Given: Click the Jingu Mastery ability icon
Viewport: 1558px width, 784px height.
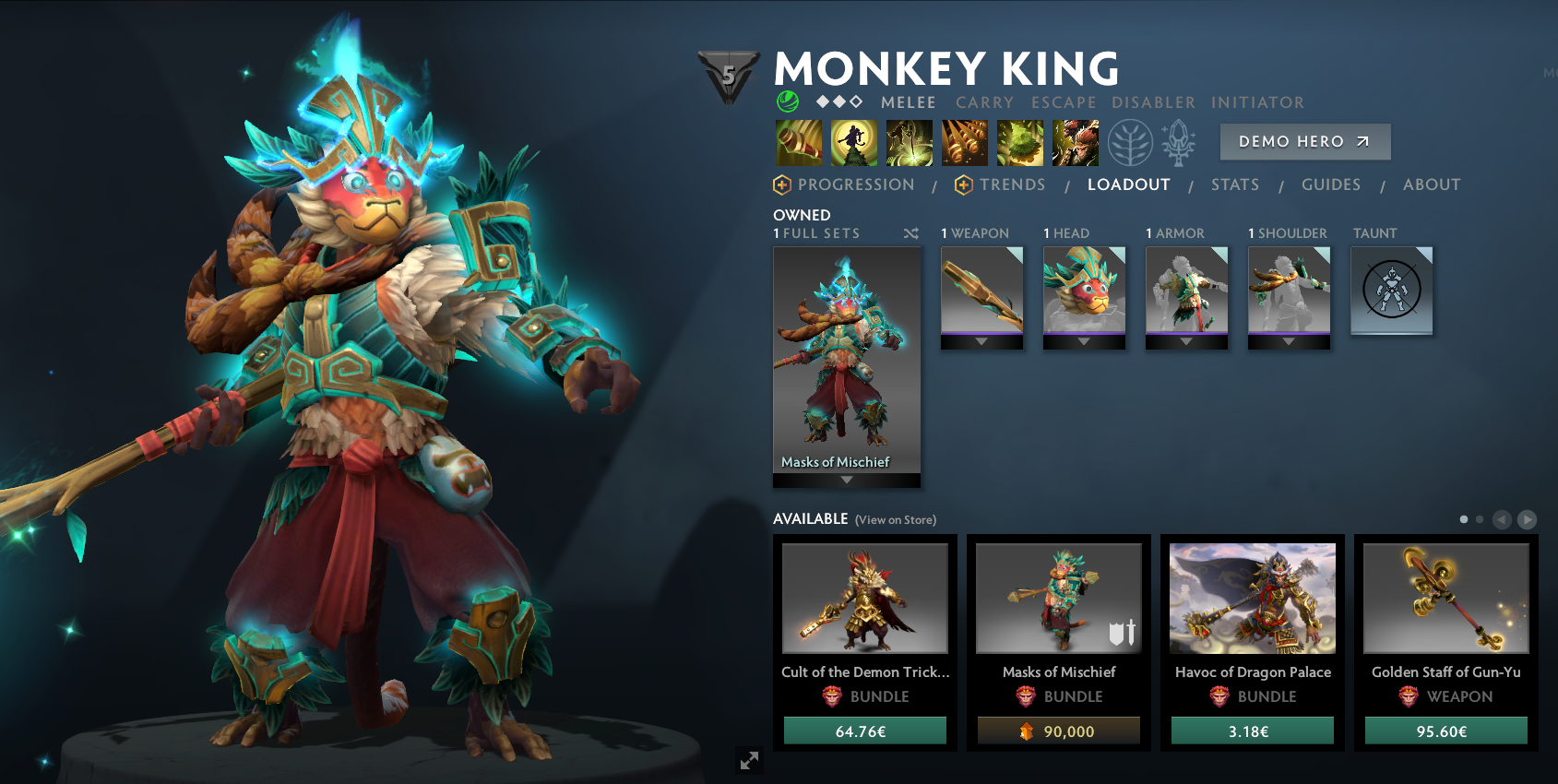Looking at the screenshot, I should (x=965, y=142).
